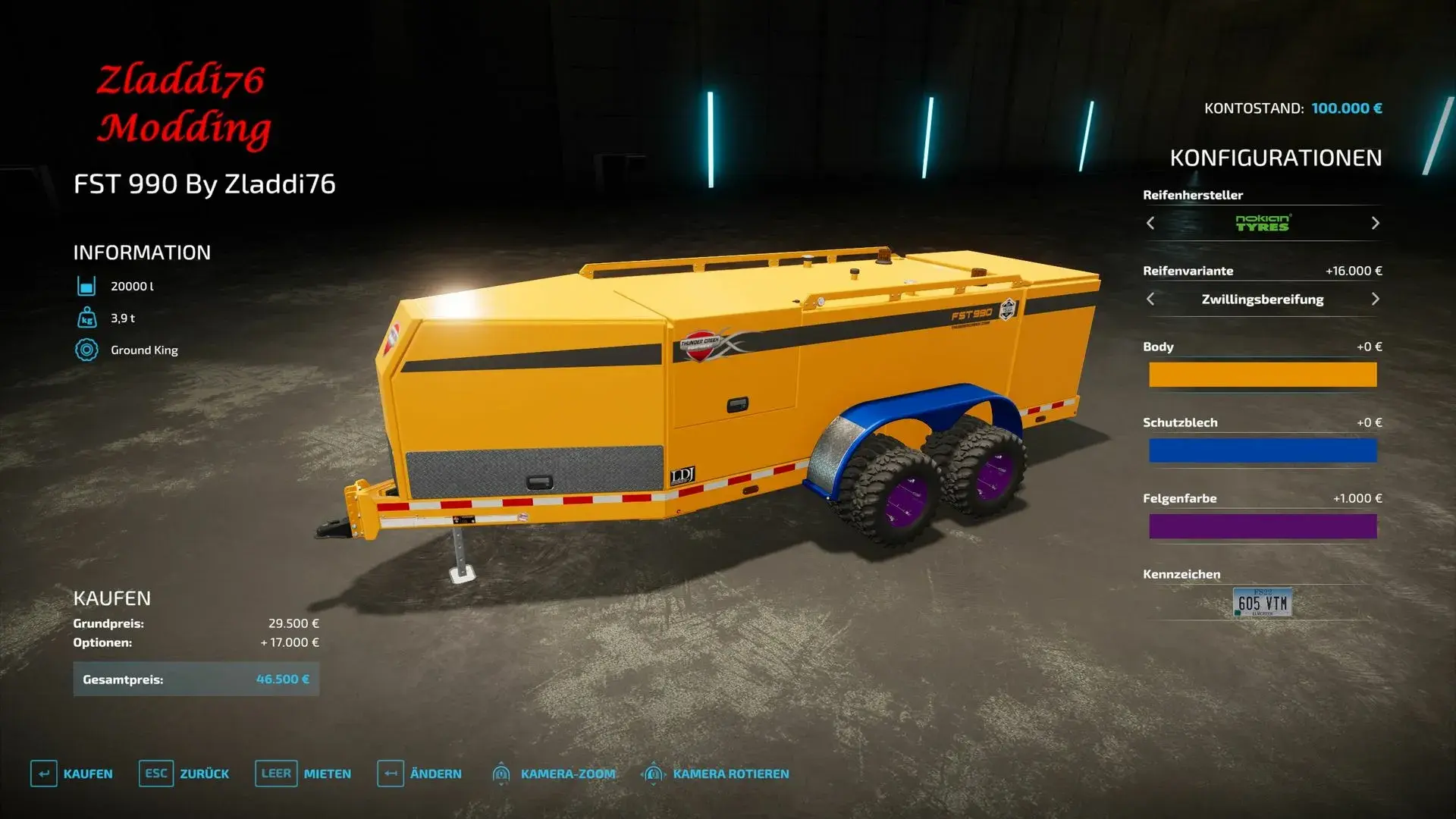The height and width of the screenshot is (819, 1456).
Task: Click the Ändern change button
Action: (x=419, y=773)
